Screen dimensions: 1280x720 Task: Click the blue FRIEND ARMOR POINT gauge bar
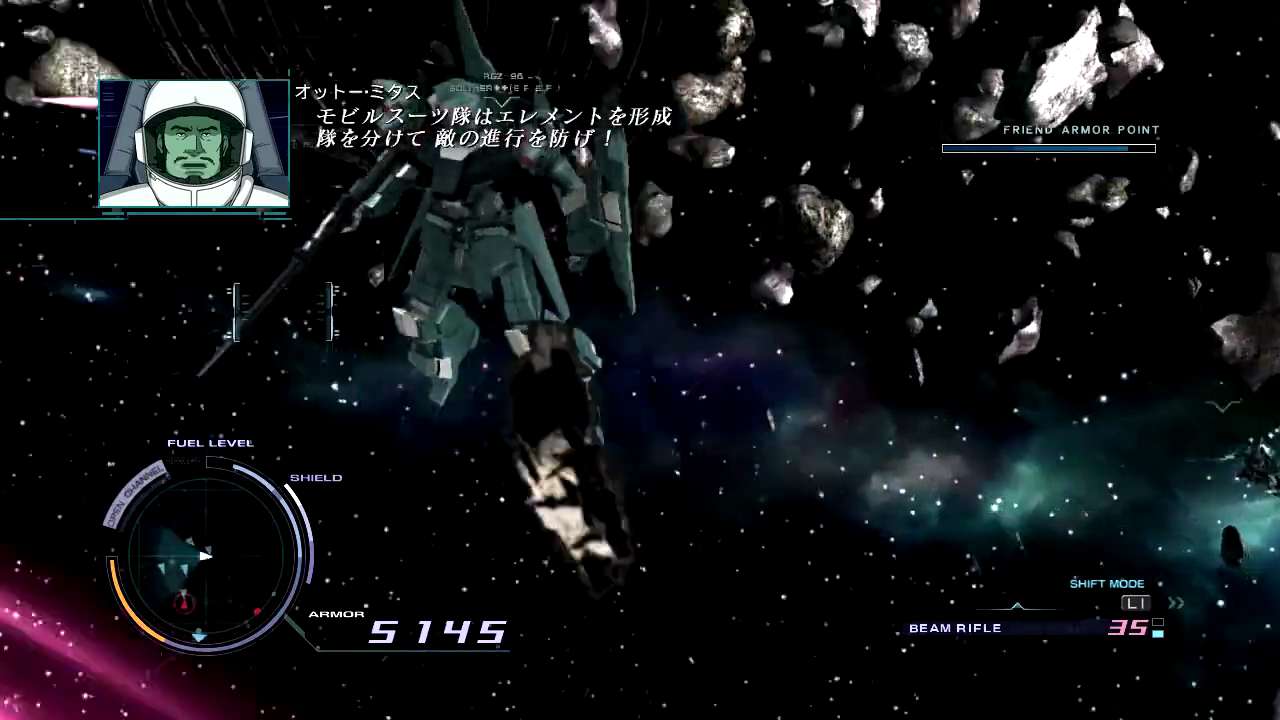pos(1046,148)
